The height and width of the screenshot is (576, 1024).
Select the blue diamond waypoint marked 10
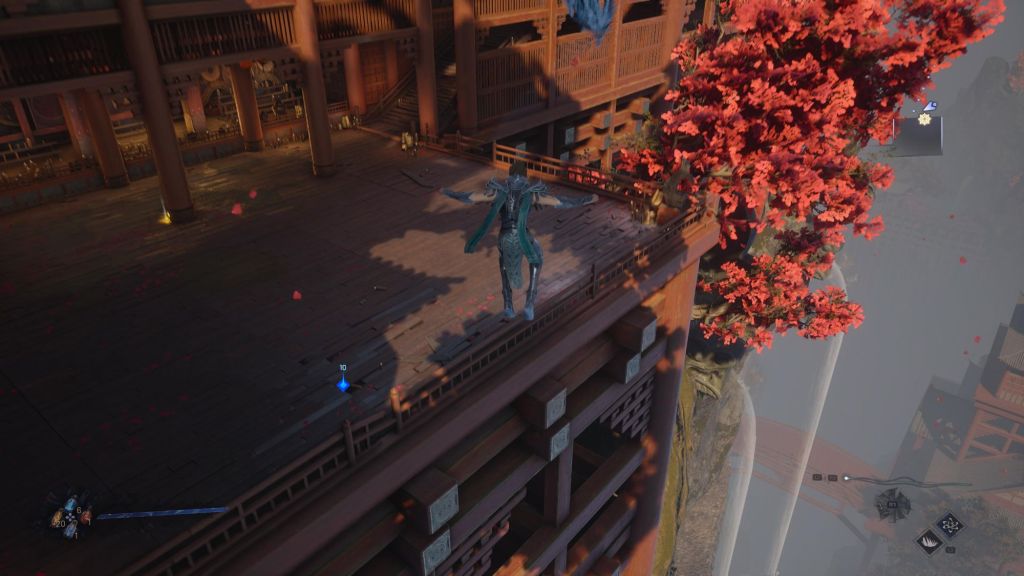tap(343, 383)
